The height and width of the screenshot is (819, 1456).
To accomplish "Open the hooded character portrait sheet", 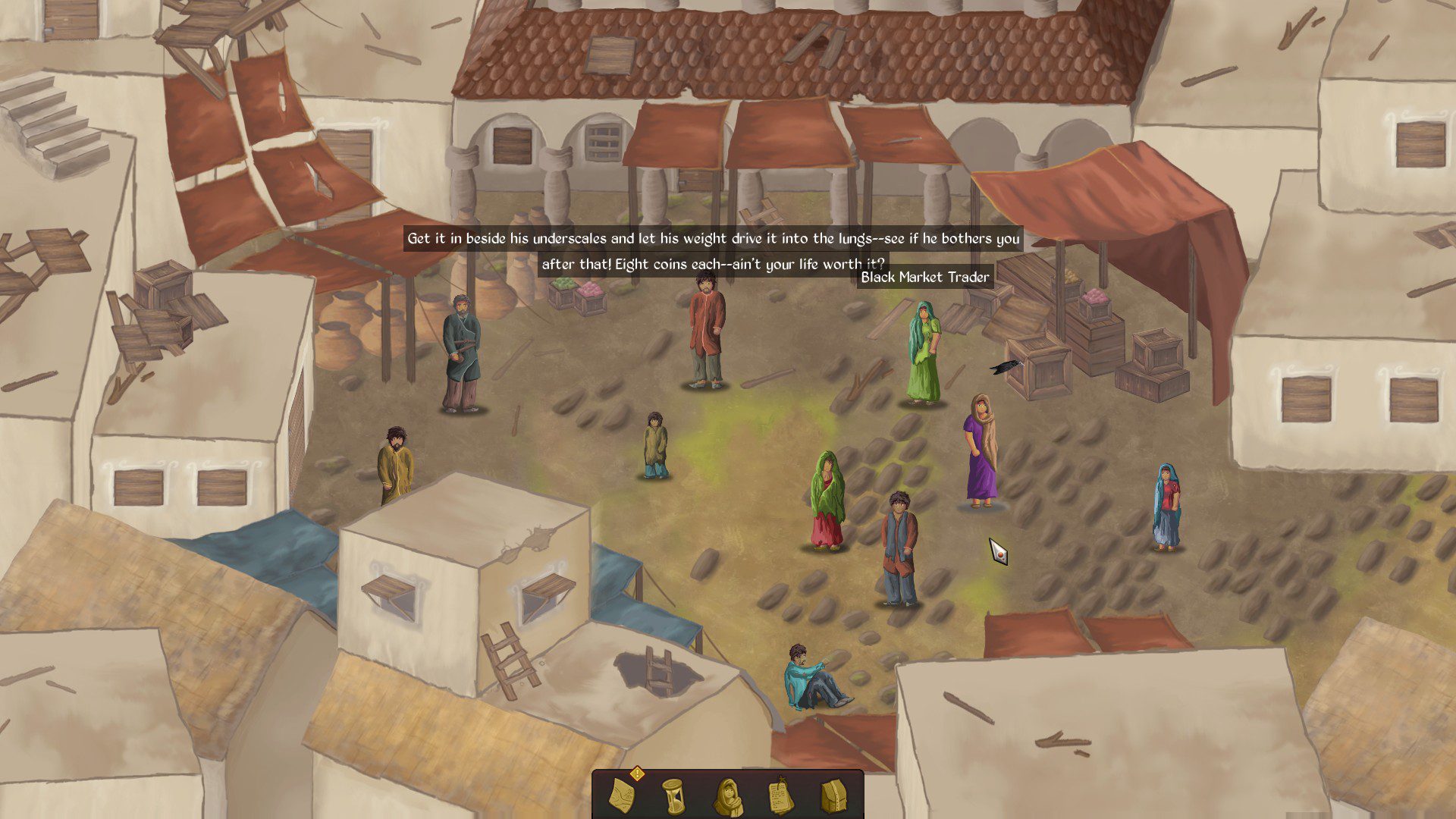I will (x=727, y=795).
